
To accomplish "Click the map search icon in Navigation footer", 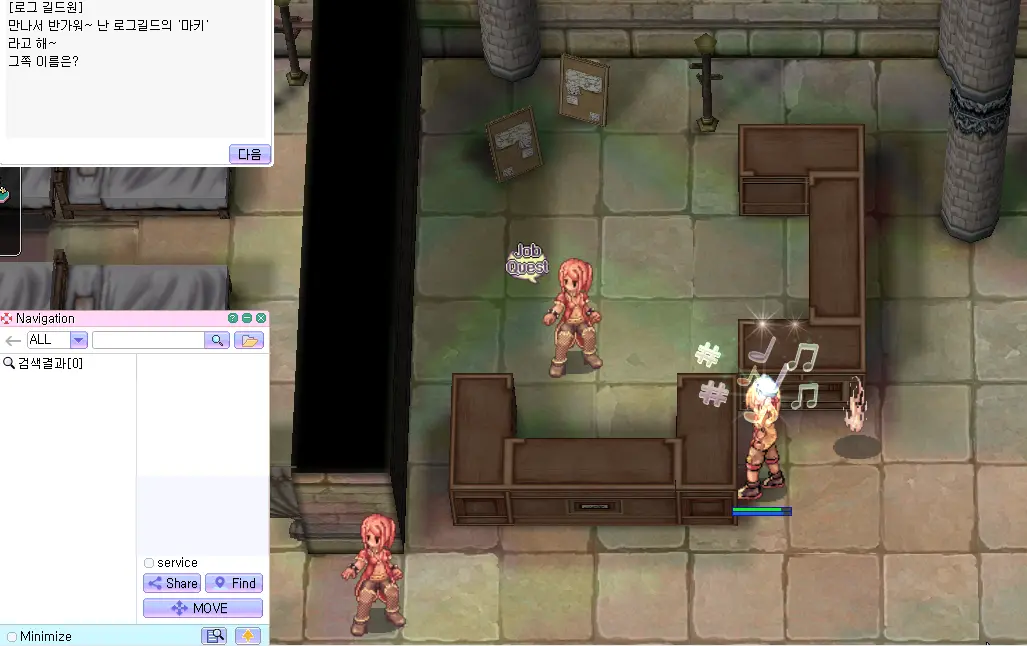I will (214, 636).
